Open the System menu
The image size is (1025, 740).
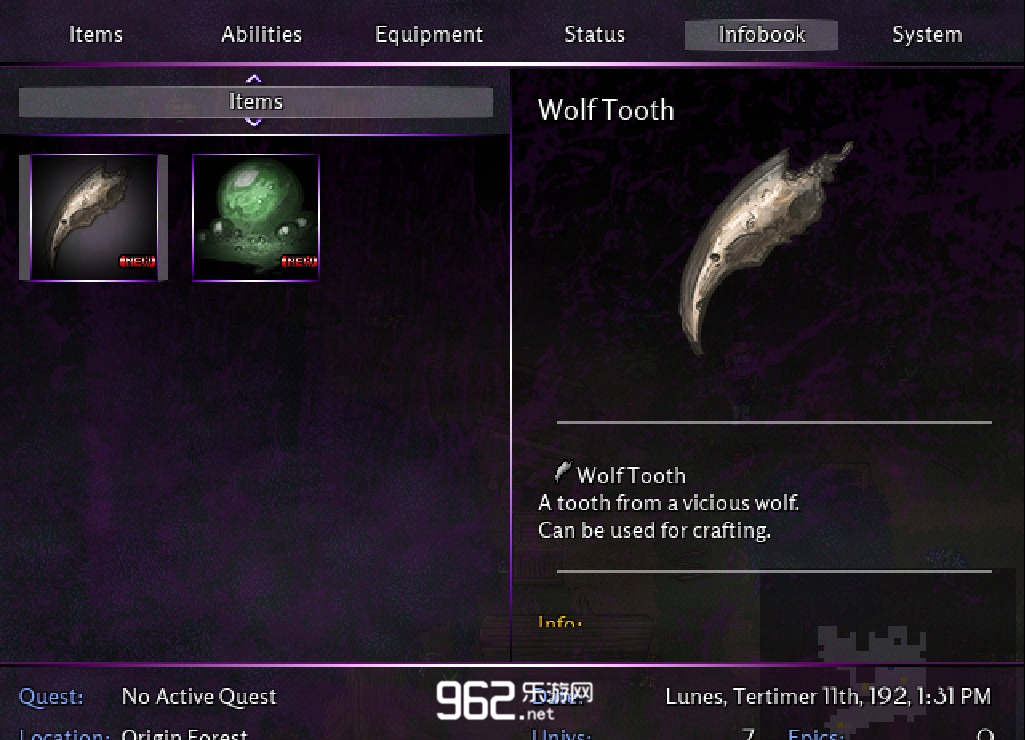pos(927,35)
